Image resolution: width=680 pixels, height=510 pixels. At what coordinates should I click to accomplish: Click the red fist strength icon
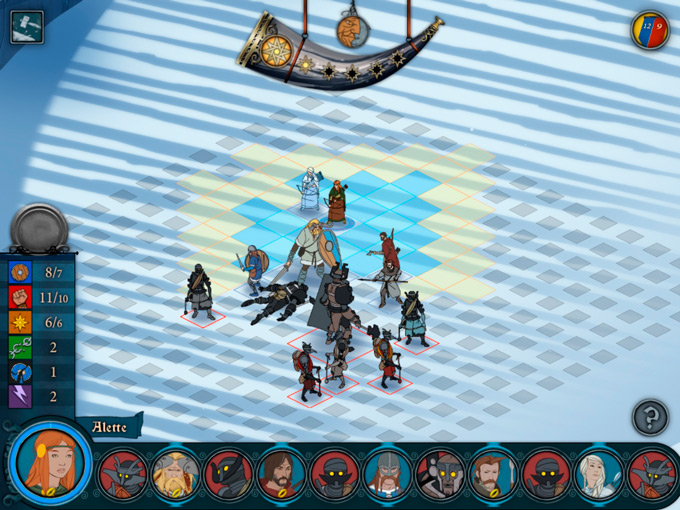20,297
